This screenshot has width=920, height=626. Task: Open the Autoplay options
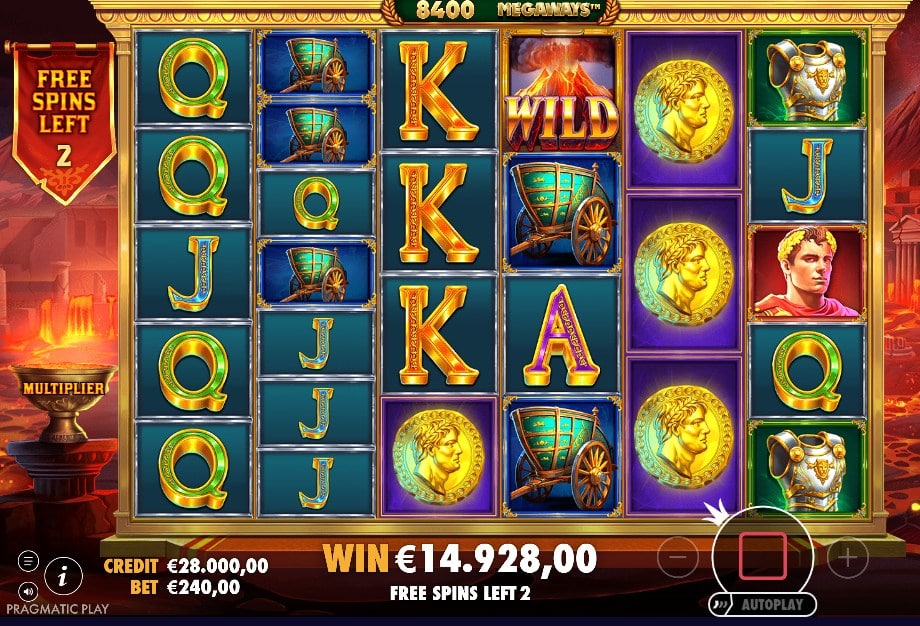(762, 605)
